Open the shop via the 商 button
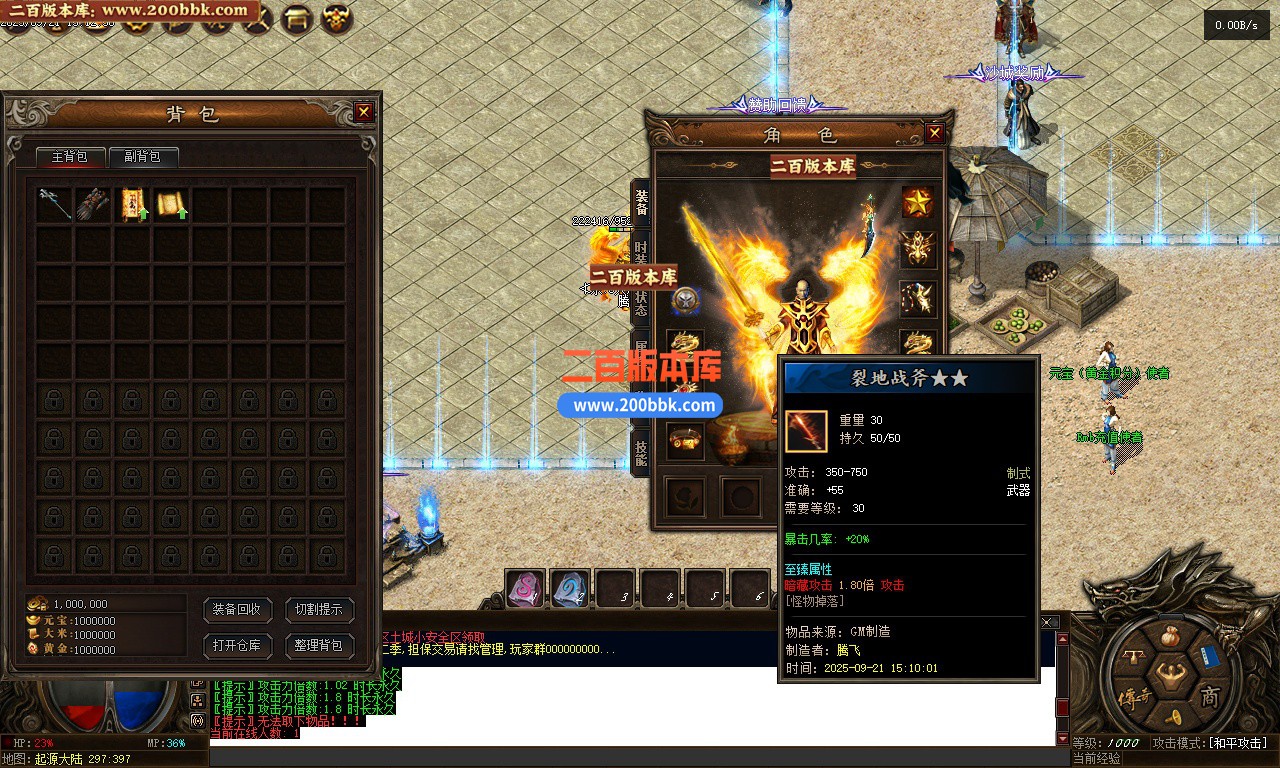 tap(1210, 696)
